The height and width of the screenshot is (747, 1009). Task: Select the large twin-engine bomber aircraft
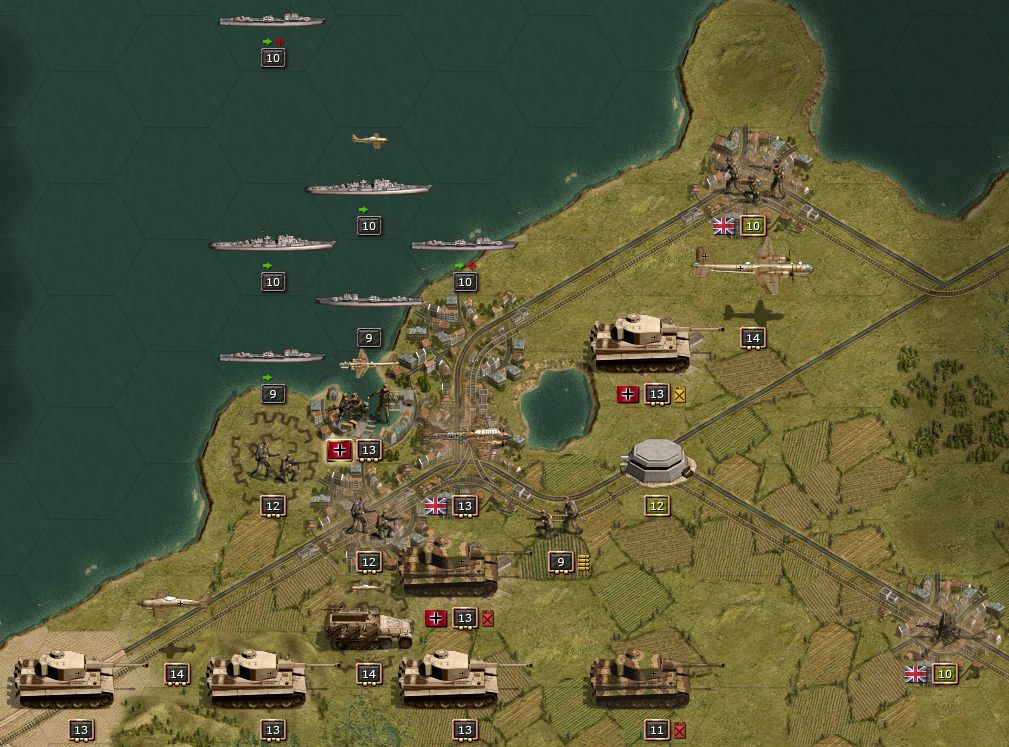pos(752,266)
